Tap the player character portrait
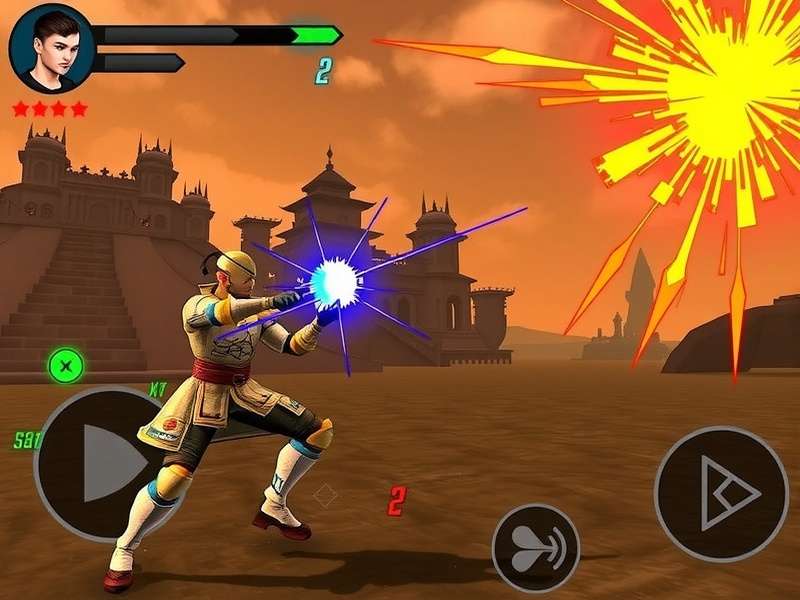 pos(51,47)
